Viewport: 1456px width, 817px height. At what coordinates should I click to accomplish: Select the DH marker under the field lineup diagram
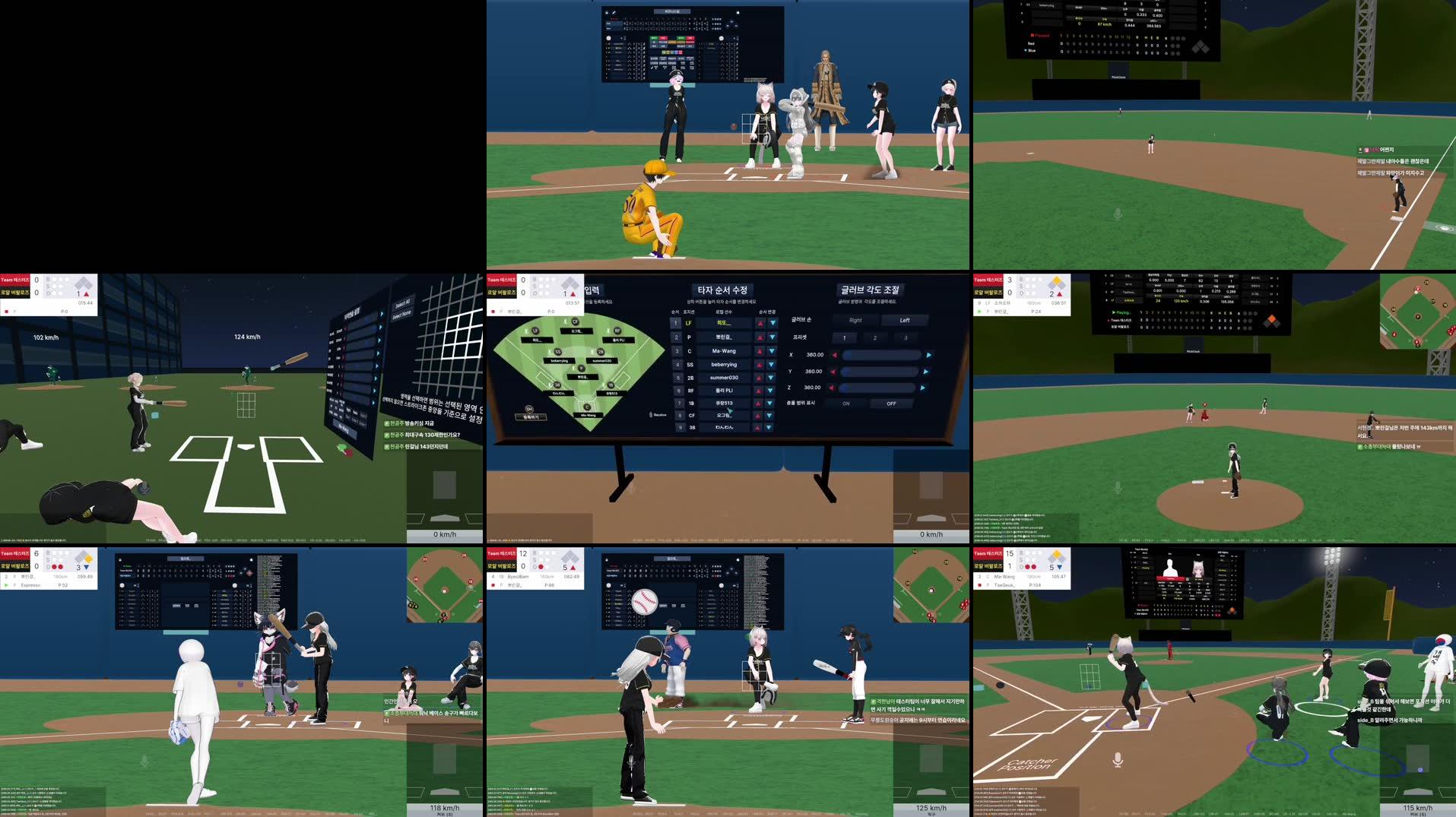coord(529,409)
